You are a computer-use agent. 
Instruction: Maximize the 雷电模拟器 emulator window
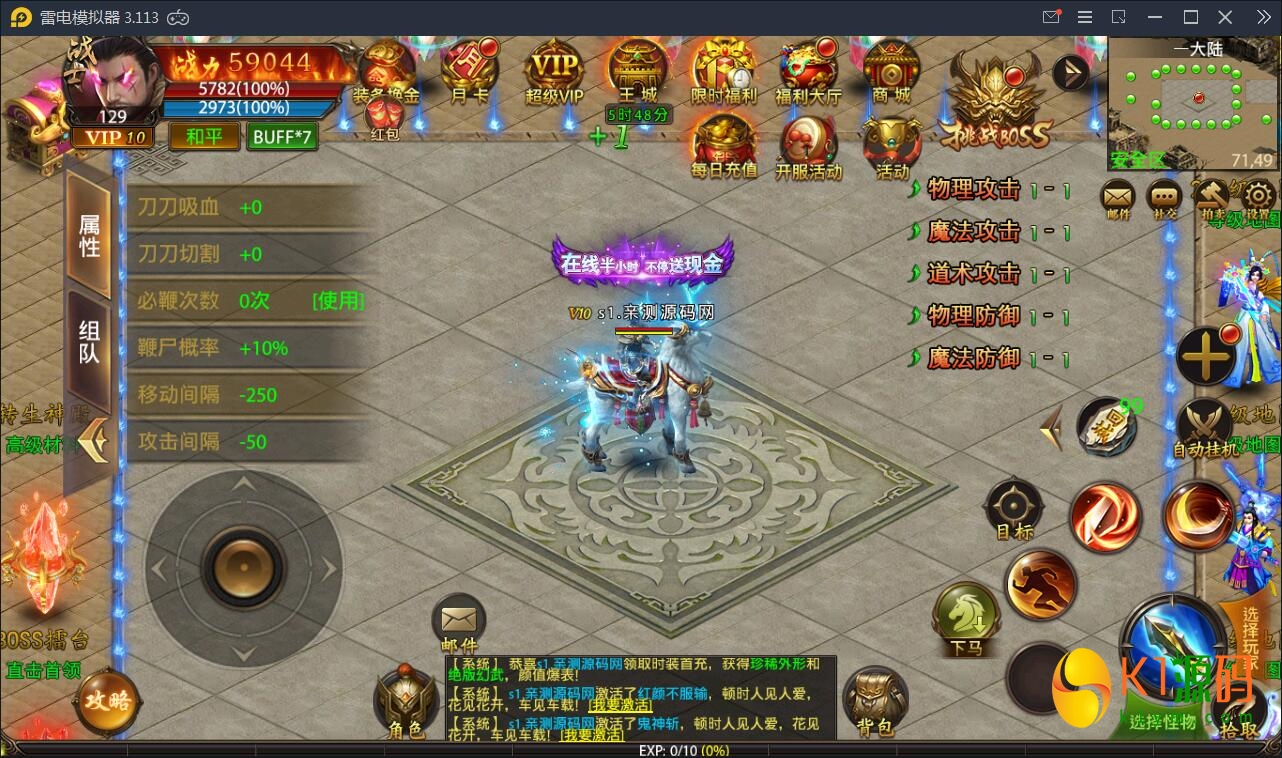[x=1190, y=17]
